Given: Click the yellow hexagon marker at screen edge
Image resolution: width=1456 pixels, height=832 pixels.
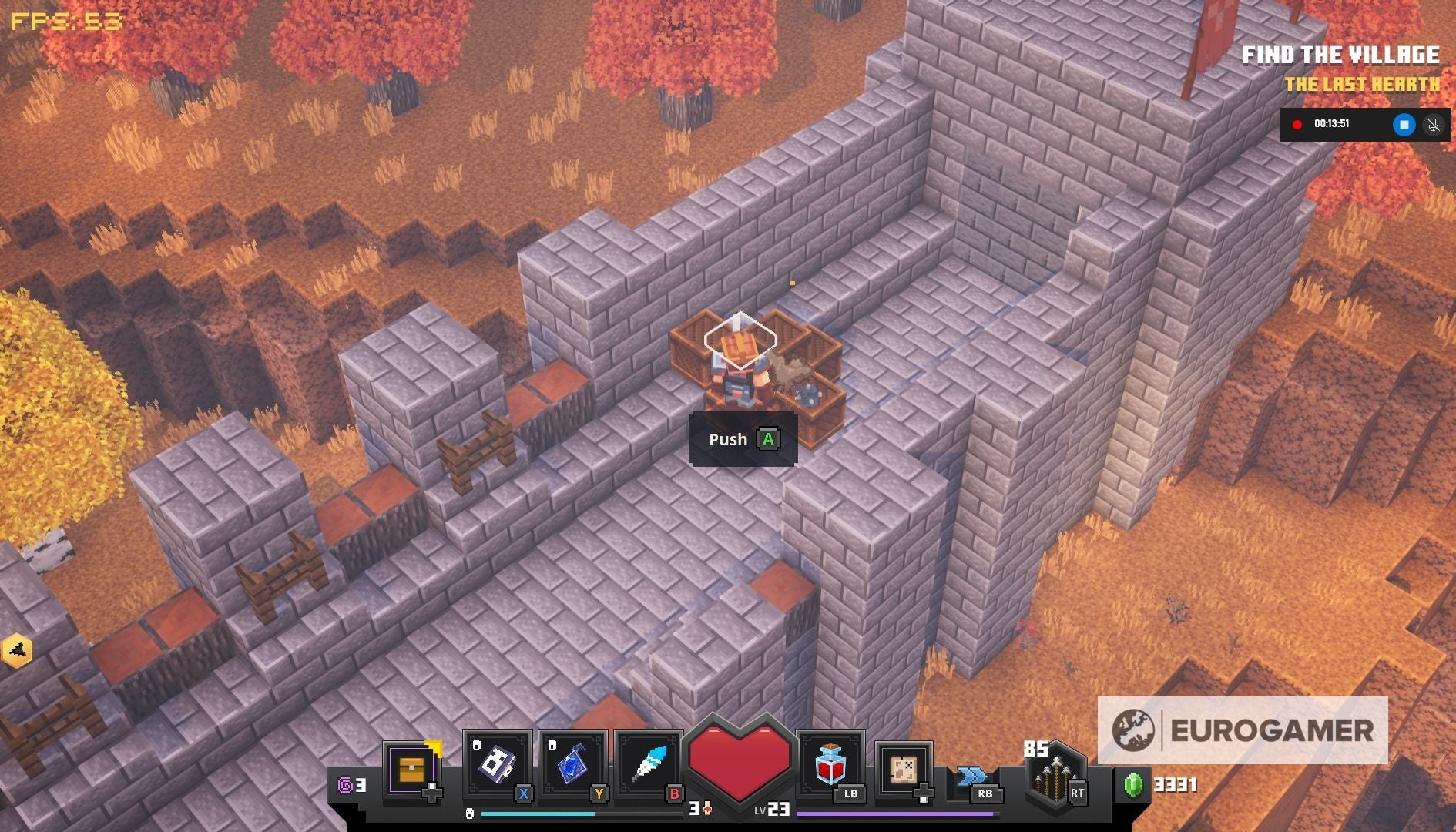Looking at the screenshot, I should coord(17,651).
